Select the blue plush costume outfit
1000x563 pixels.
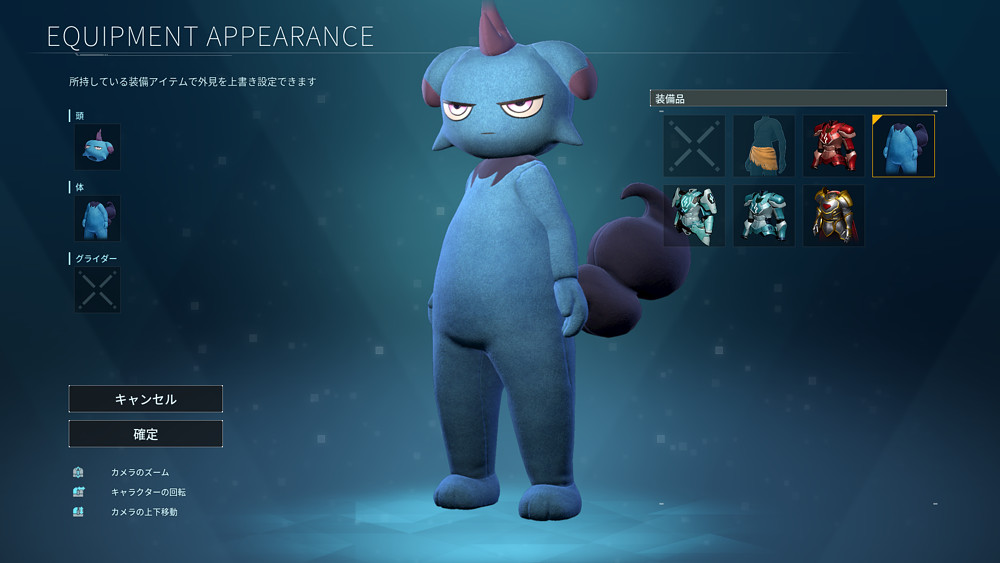click(903, 146)
